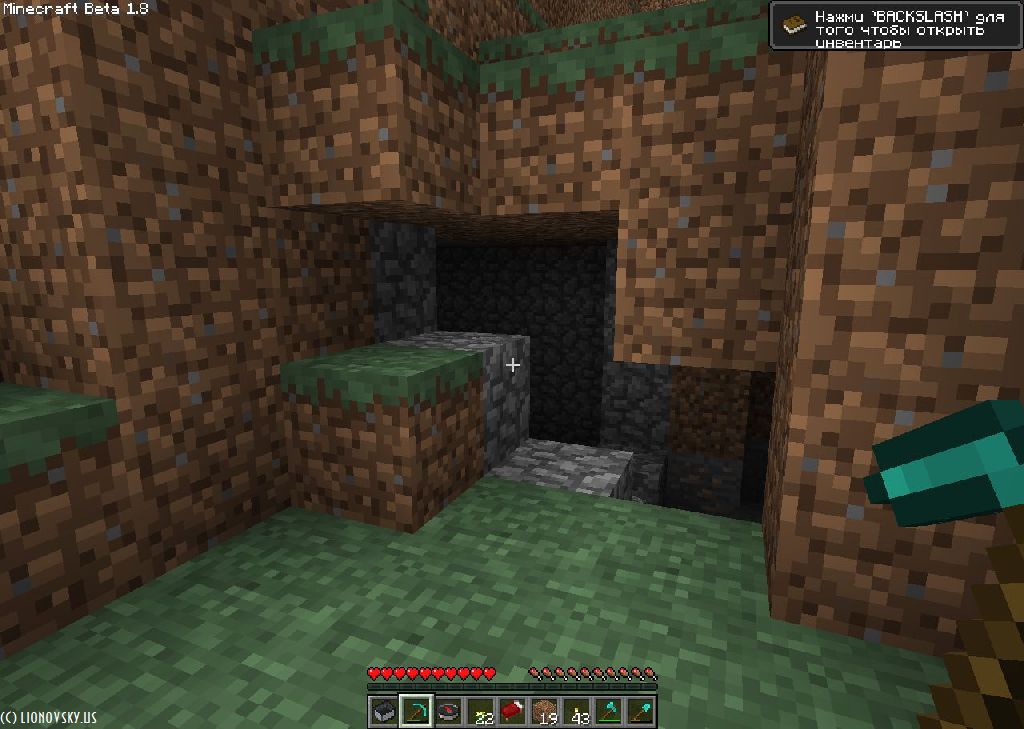1024x729 pixels.
Task: Select the hotbar stack of 22 items
Action: (481, 711)
